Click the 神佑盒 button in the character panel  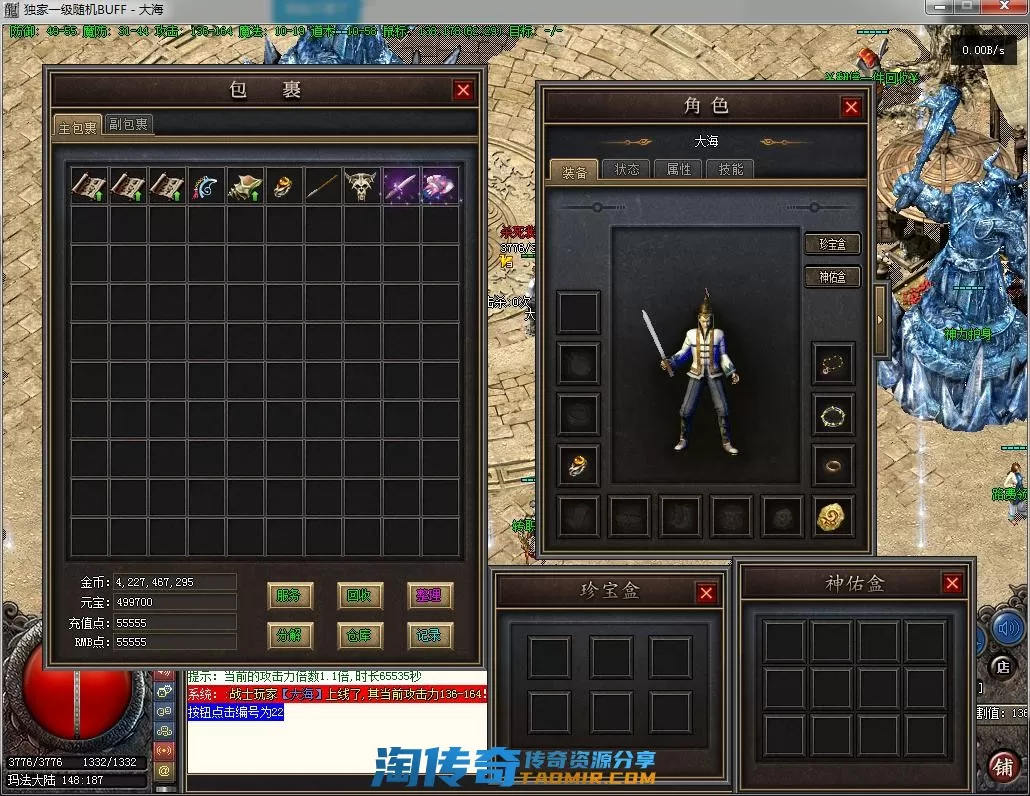point(832,277)
